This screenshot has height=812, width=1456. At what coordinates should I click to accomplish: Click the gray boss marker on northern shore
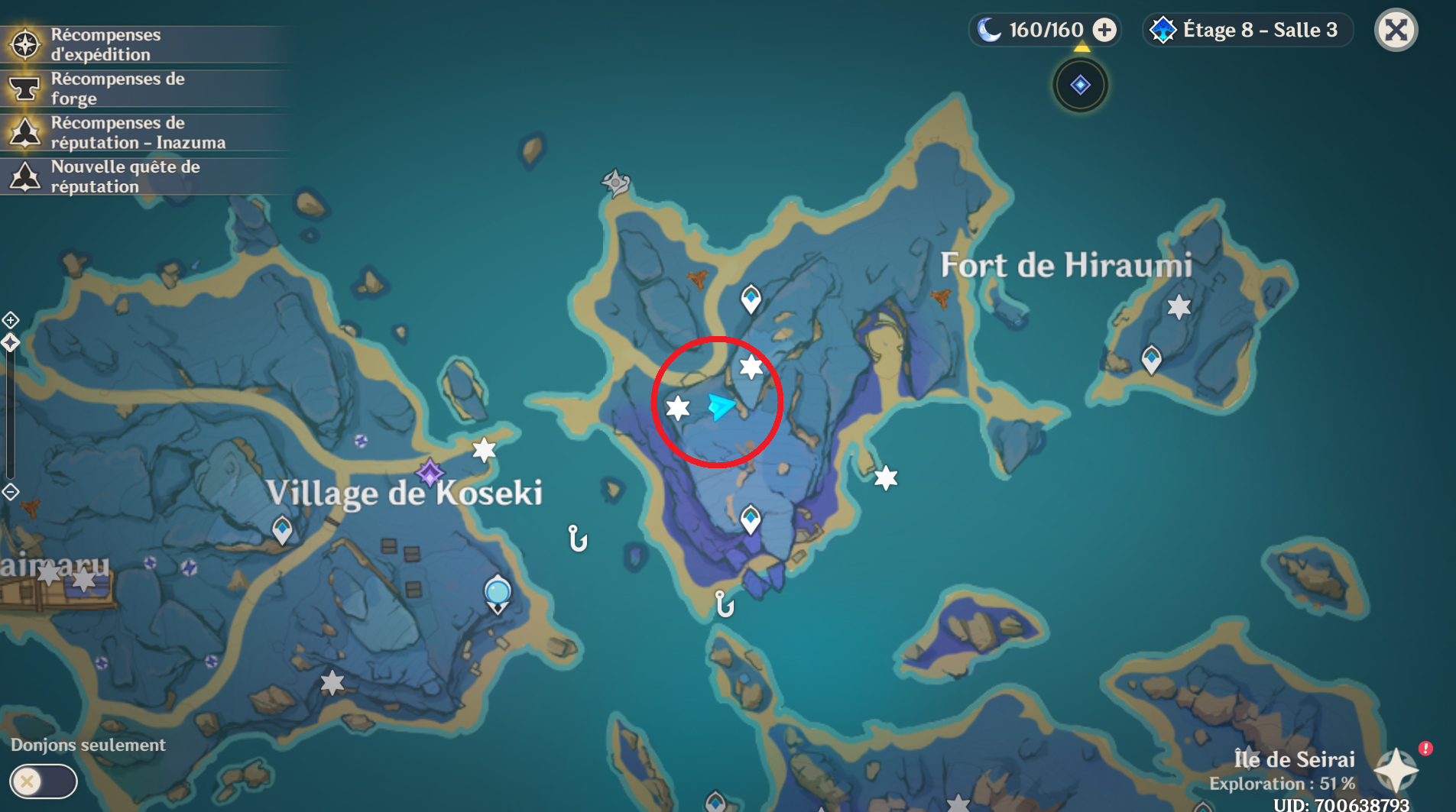point(615,183)
